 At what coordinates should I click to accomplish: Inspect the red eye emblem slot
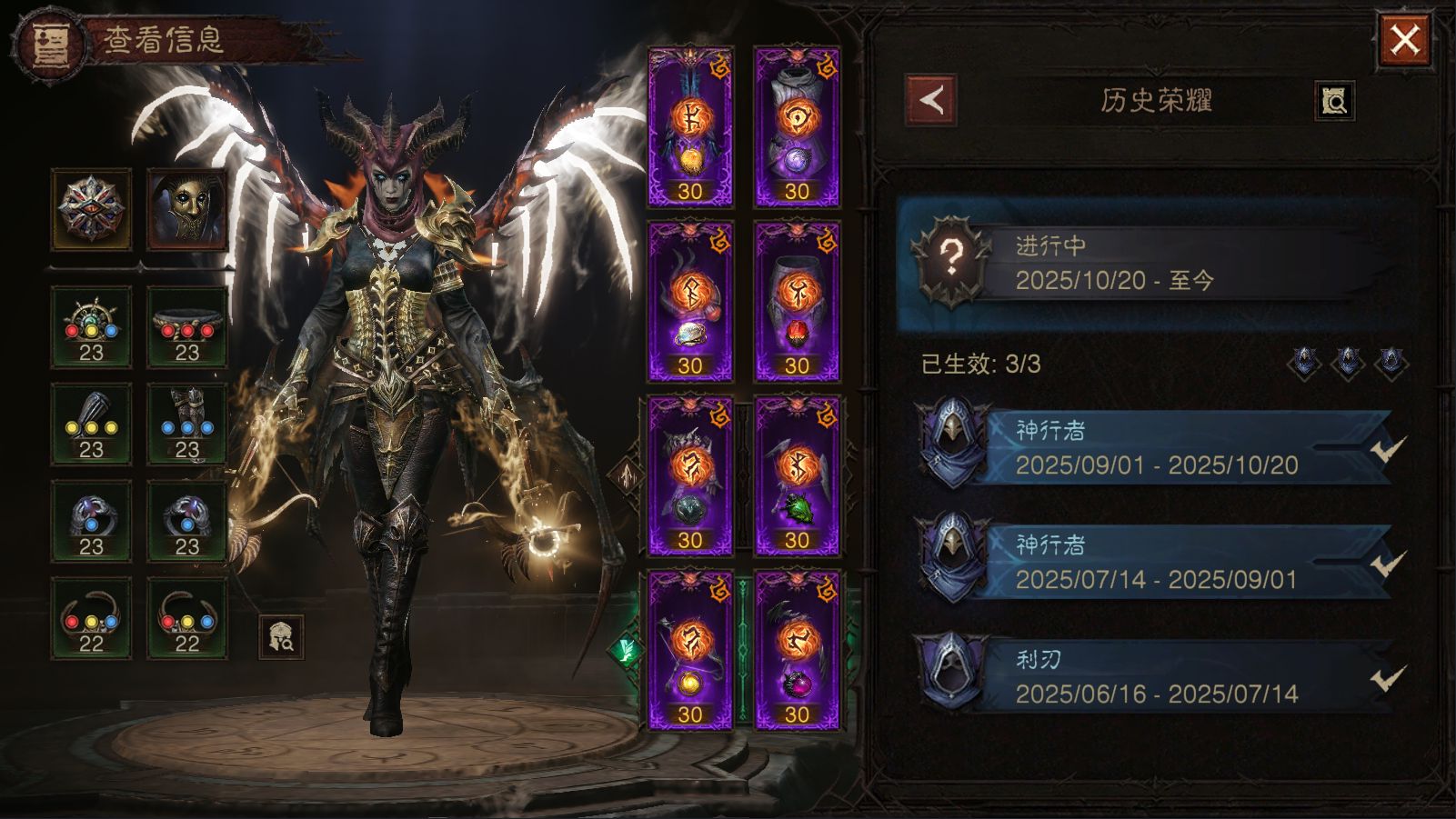pos(91,209)
